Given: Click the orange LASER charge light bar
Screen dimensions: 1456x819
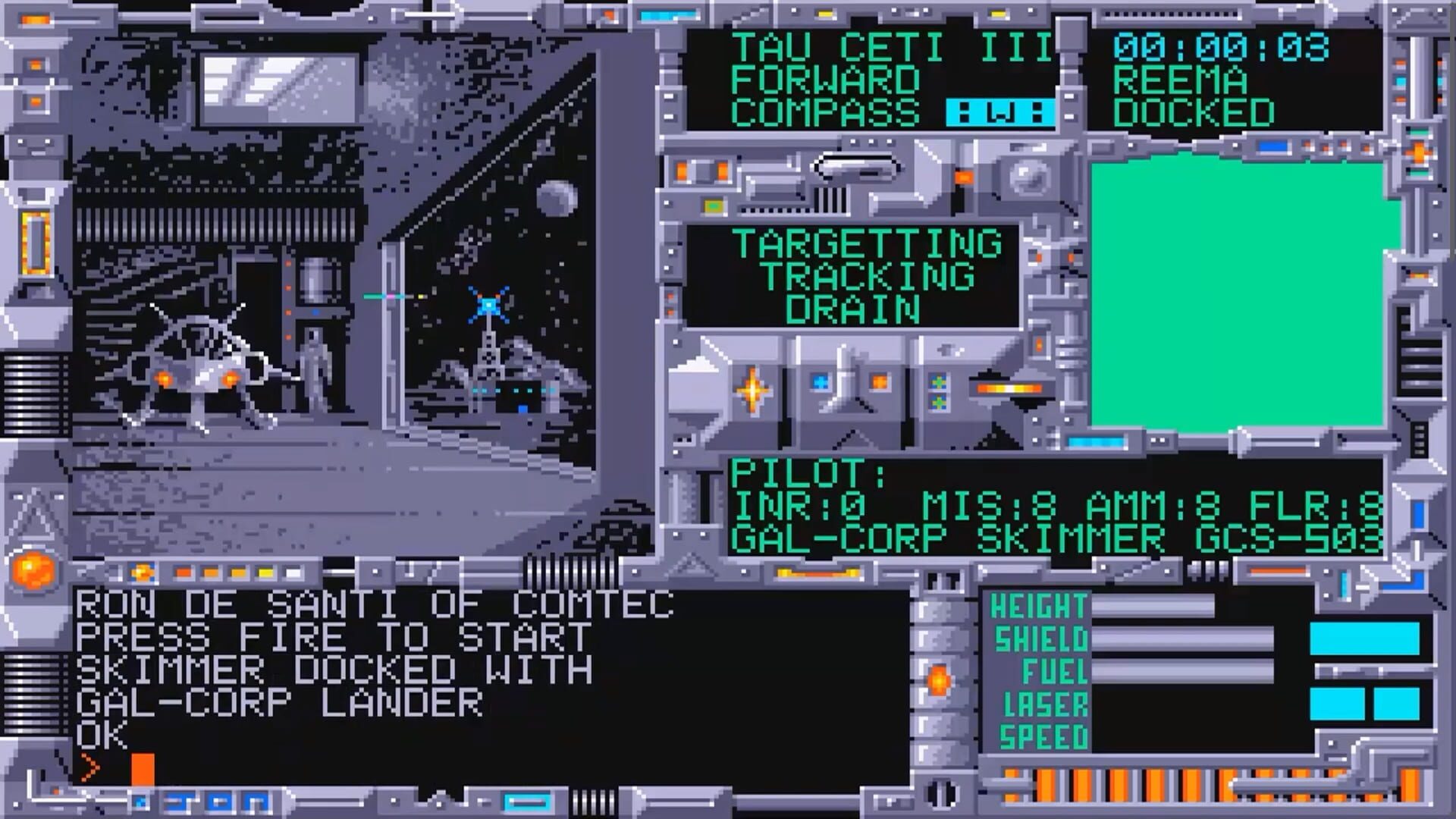Looking at the screenshot, I should [1007, 388].
